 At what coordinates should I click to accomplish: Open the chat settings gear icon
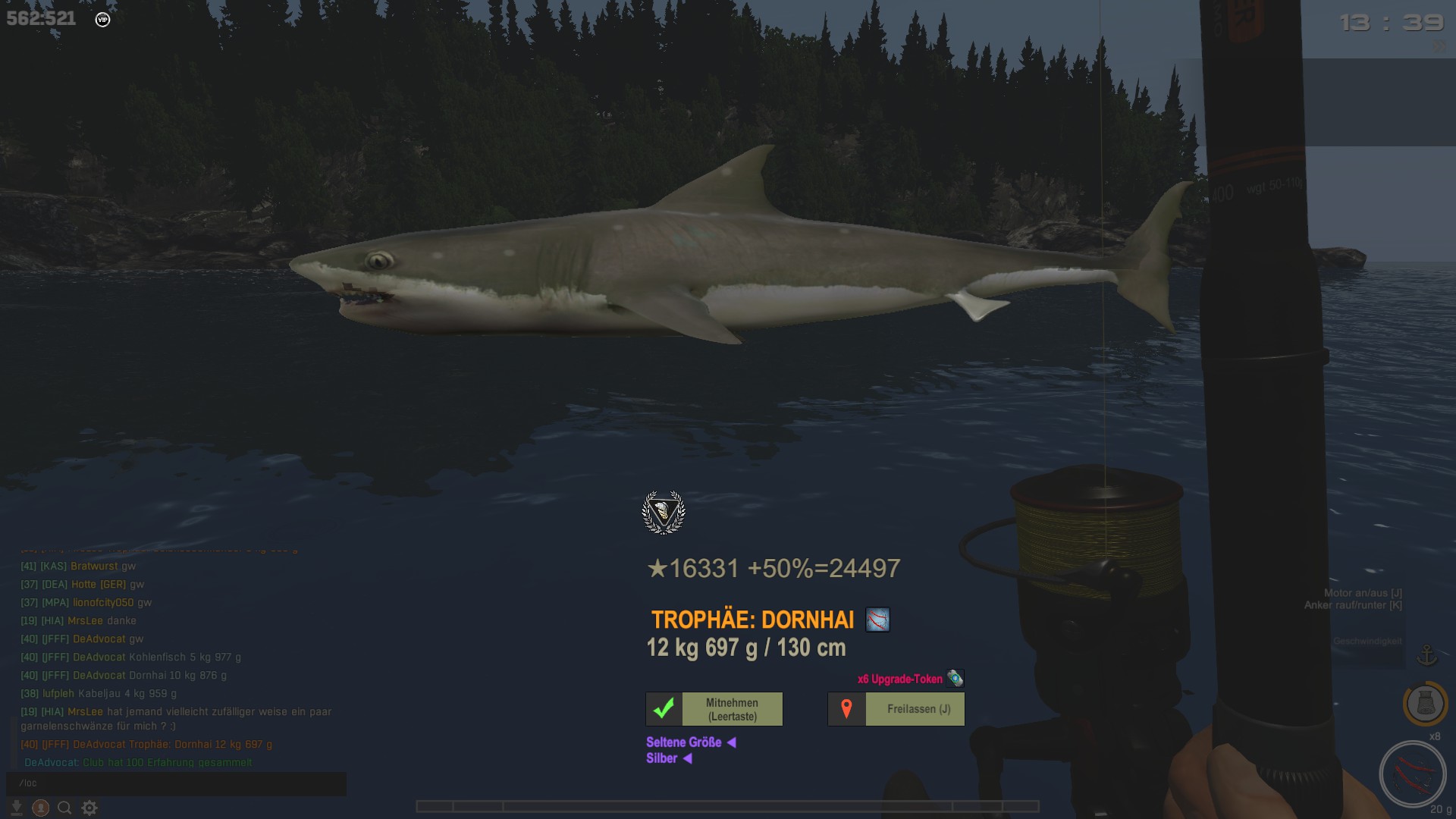point(89,808)
